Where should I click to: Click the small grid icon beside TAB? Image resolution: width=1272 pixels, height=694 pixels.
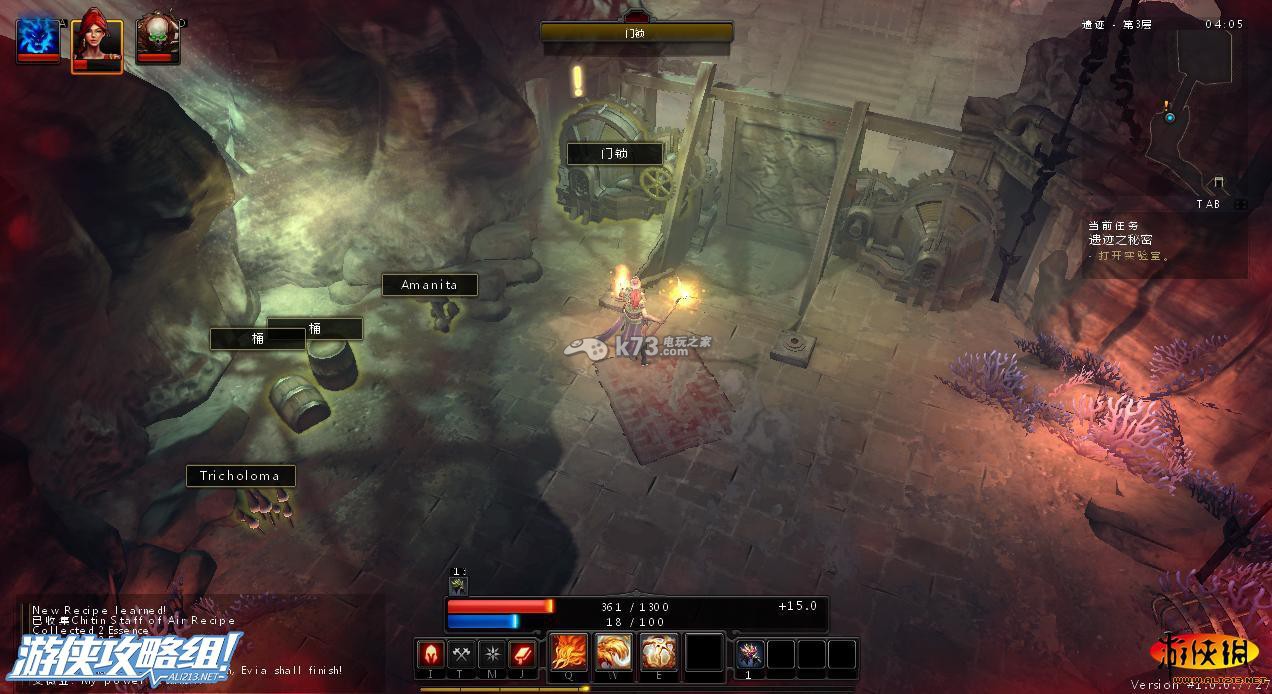point(1241,204)
